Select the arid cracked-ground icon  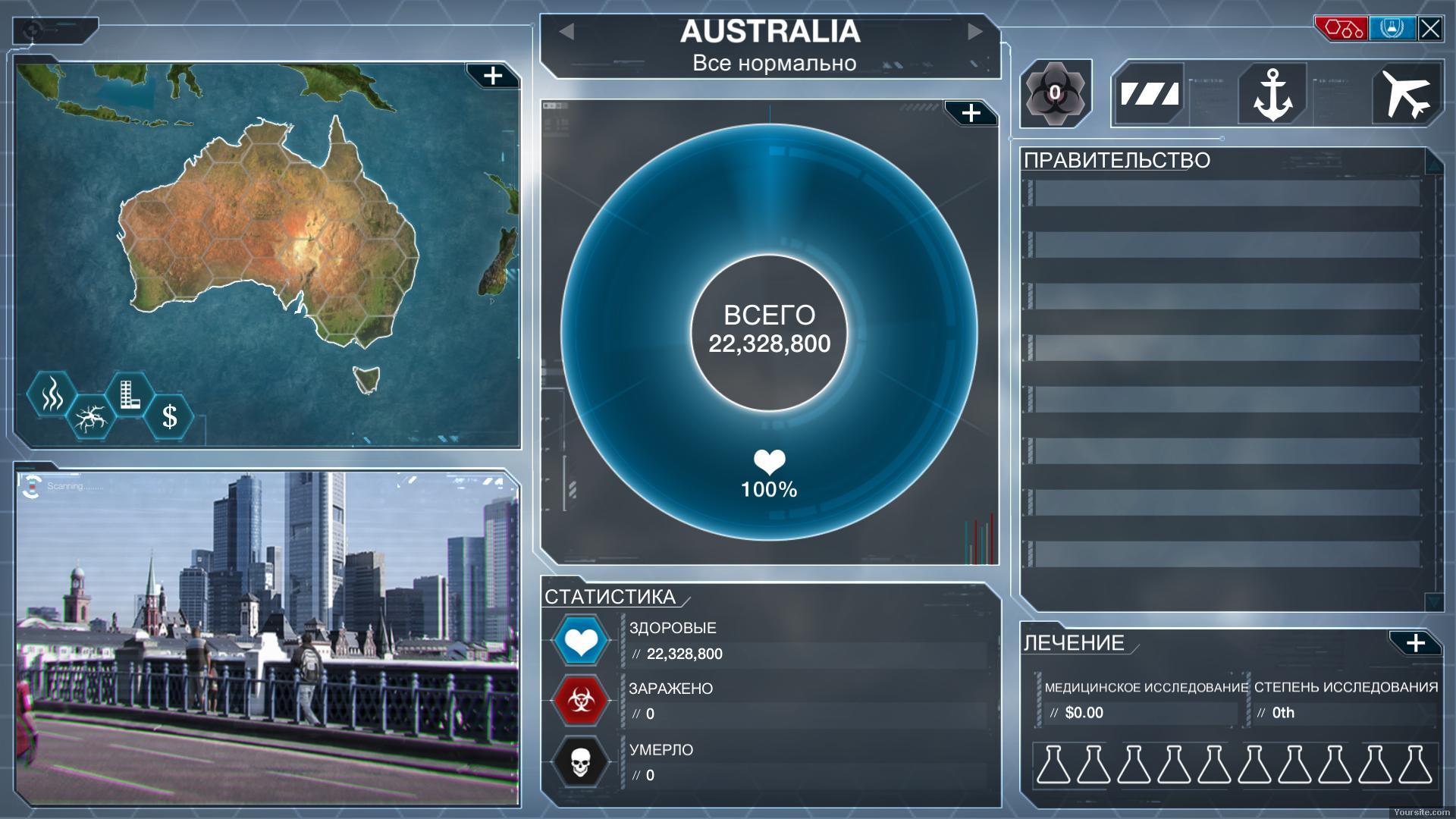point(91,417)
